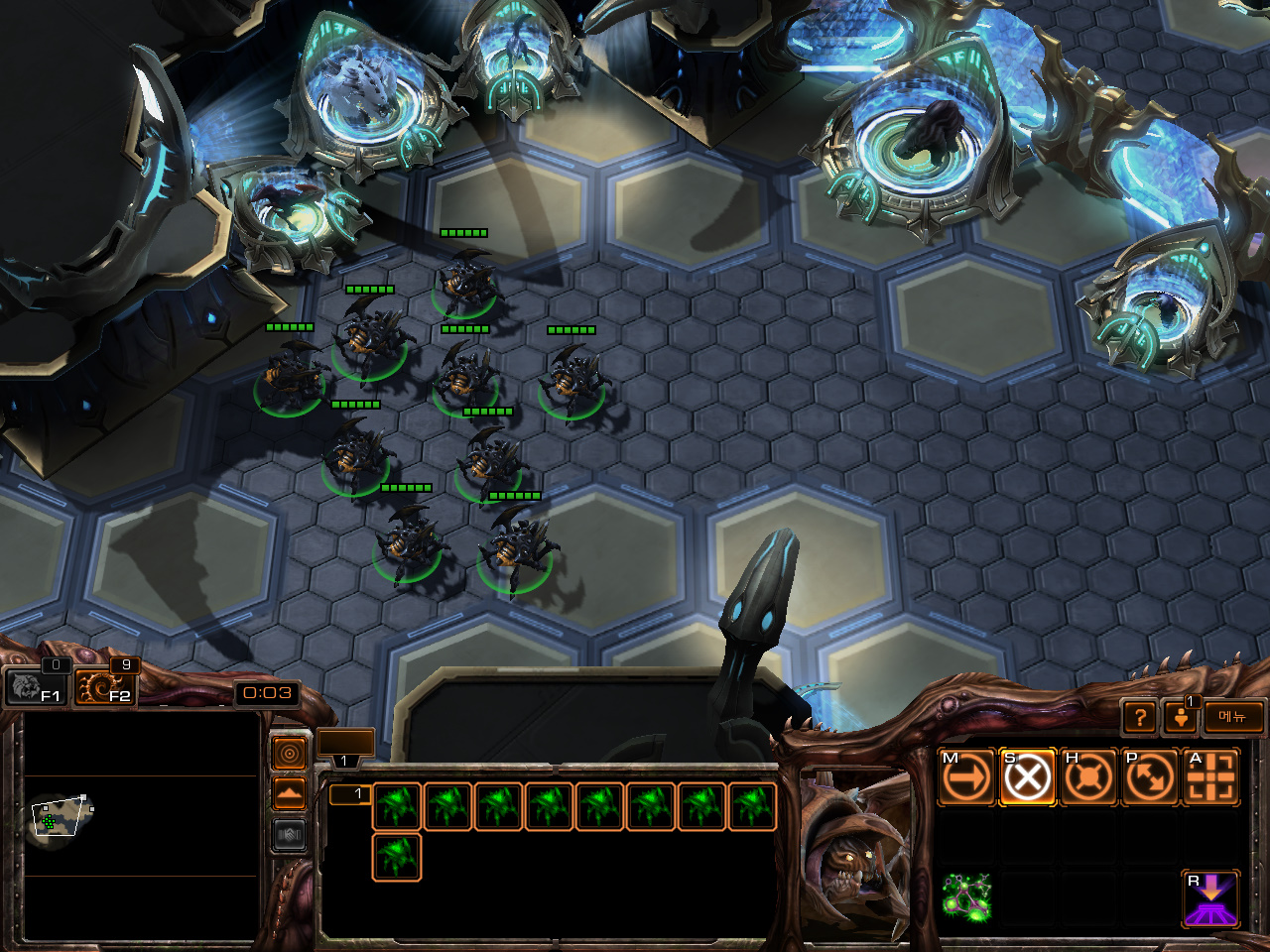Select idle workers with the F1 button
The width and height of the screenshot is (1270, 952).
pos(35,686)
